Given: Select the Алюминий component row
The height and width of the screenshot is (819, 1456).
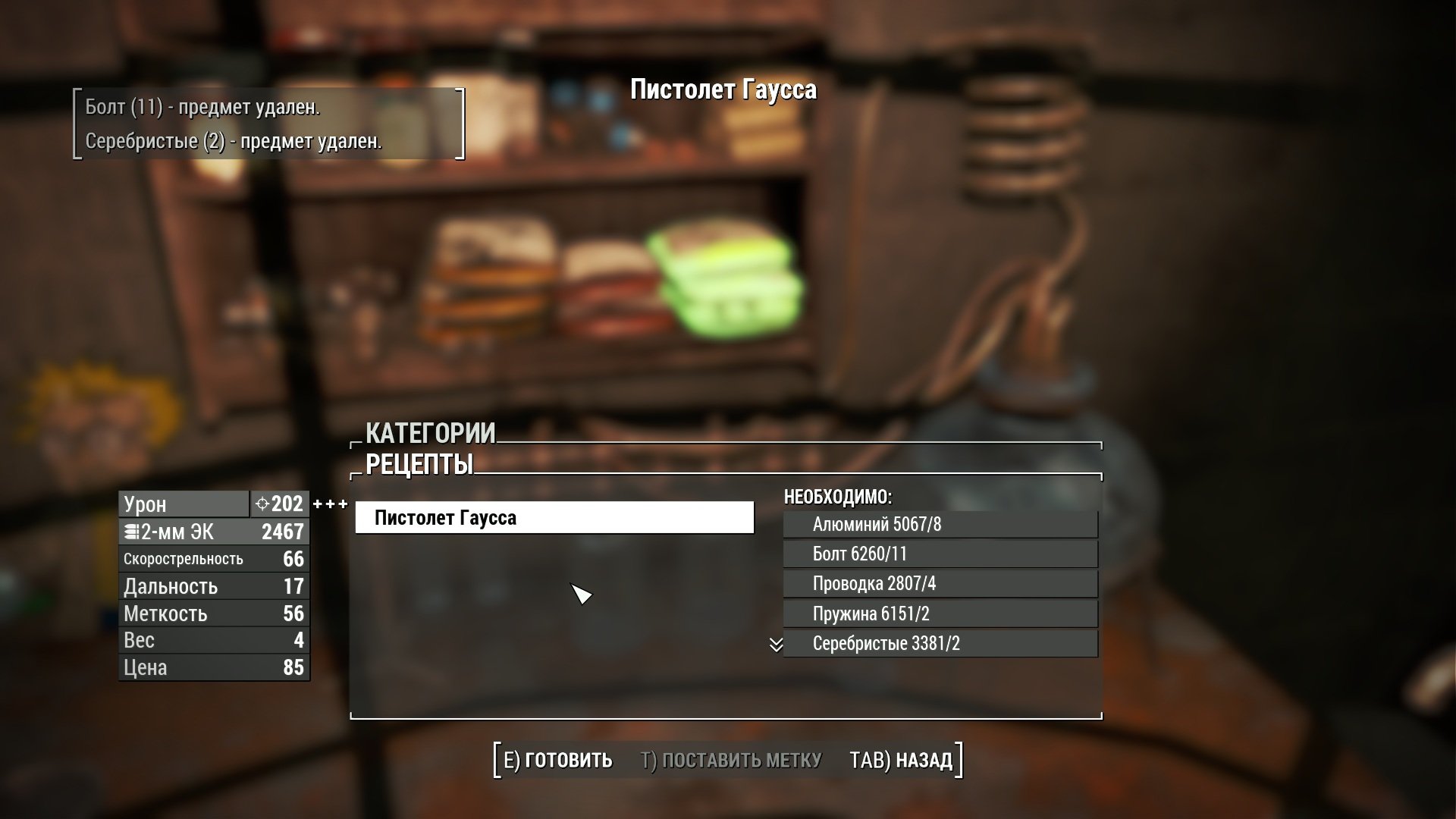Looking at the screenshot, I should point(940,525).
